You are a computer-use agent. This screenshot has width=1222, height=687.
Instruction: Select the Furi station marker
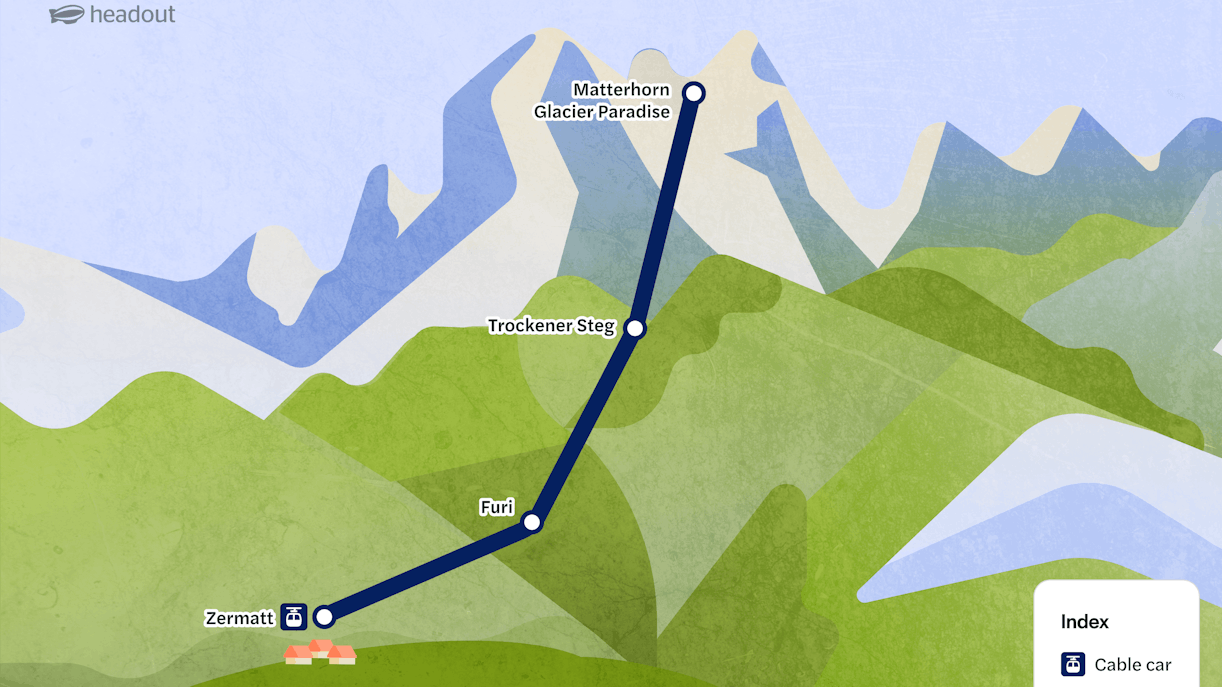coord(532,522)
